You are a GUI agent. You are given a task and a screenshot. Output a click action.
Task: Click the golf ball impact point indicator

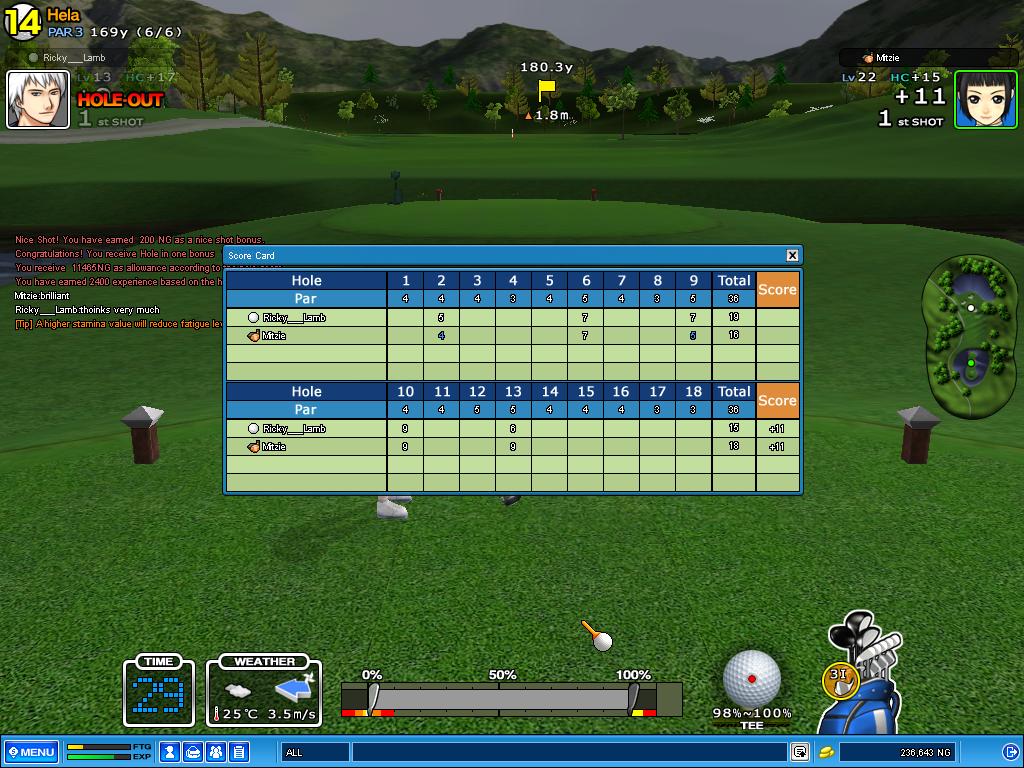[x=751, y=678]
